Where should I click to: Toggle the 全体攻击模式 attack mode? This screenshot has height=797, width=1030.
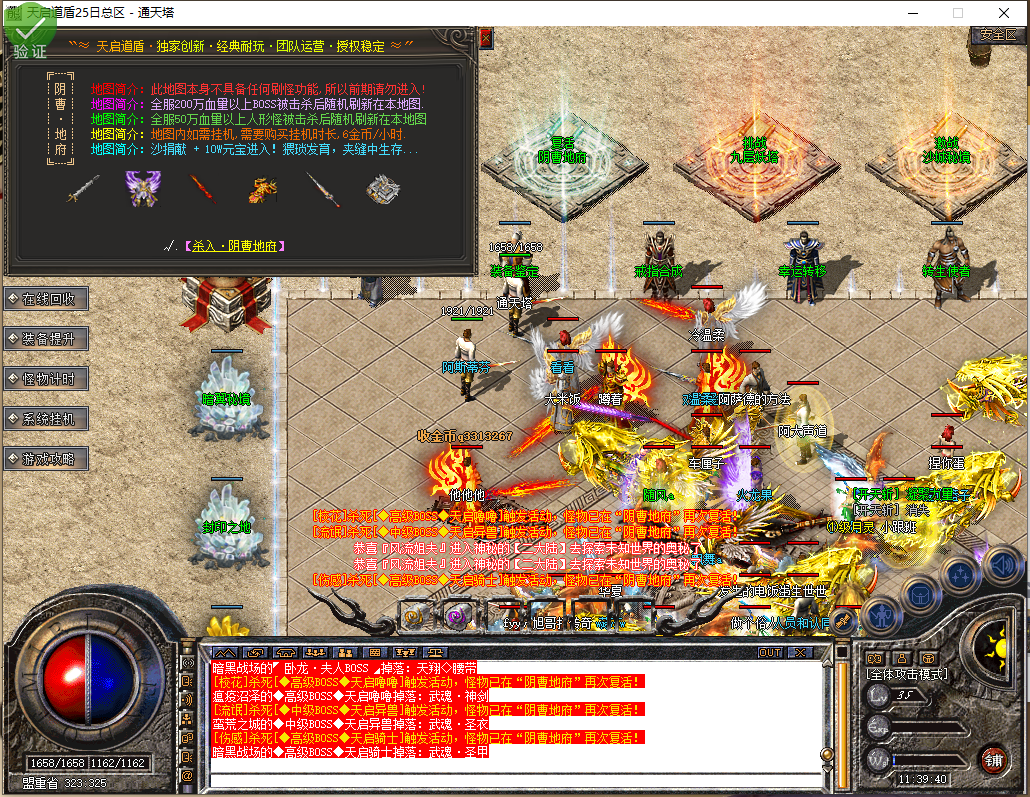pyautogui.click(x=906, y=675)
